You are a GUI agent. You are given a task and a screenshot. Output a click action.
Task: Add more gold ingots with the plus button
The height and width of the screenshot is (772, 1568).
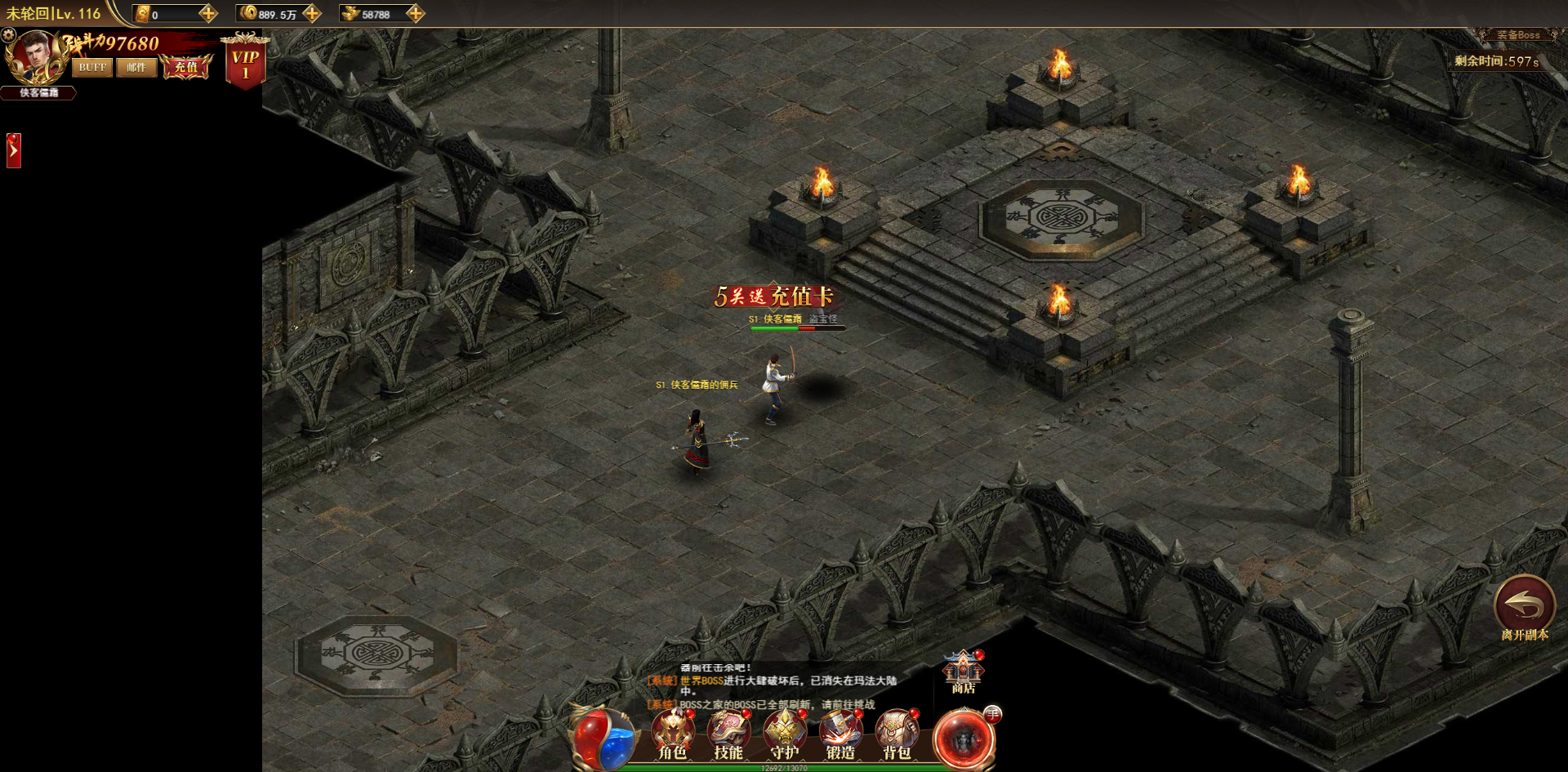click(416, 14)
